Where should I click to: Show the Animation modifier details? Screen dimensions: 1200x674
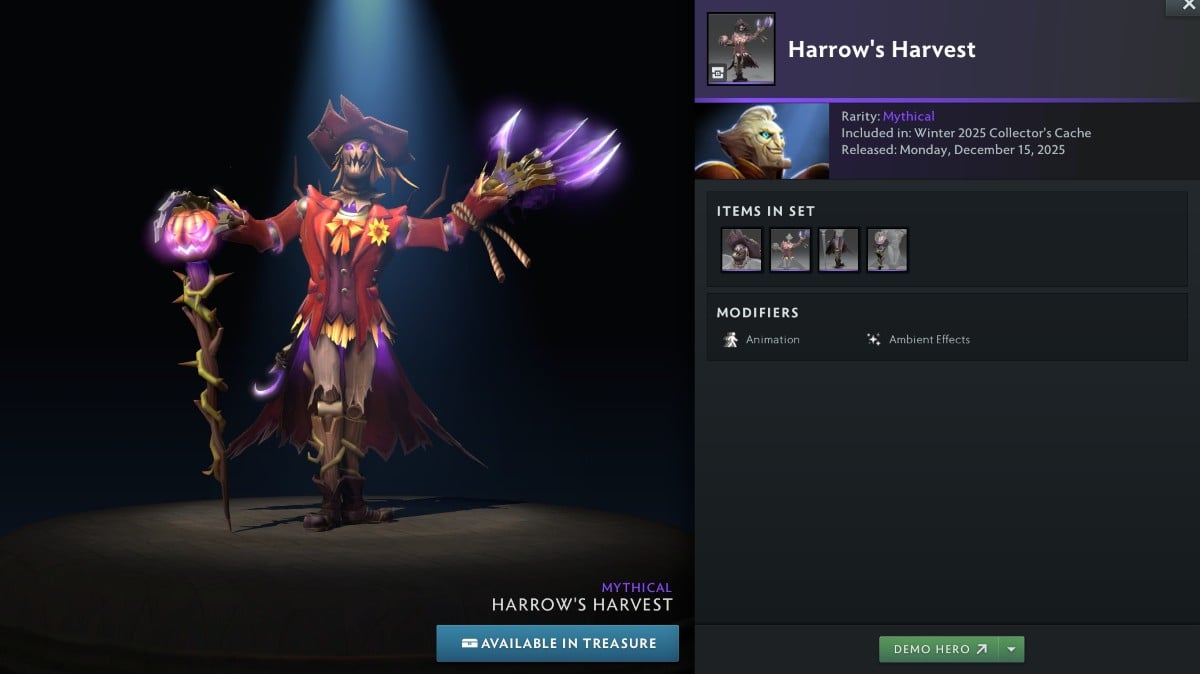tap(762, 340)
